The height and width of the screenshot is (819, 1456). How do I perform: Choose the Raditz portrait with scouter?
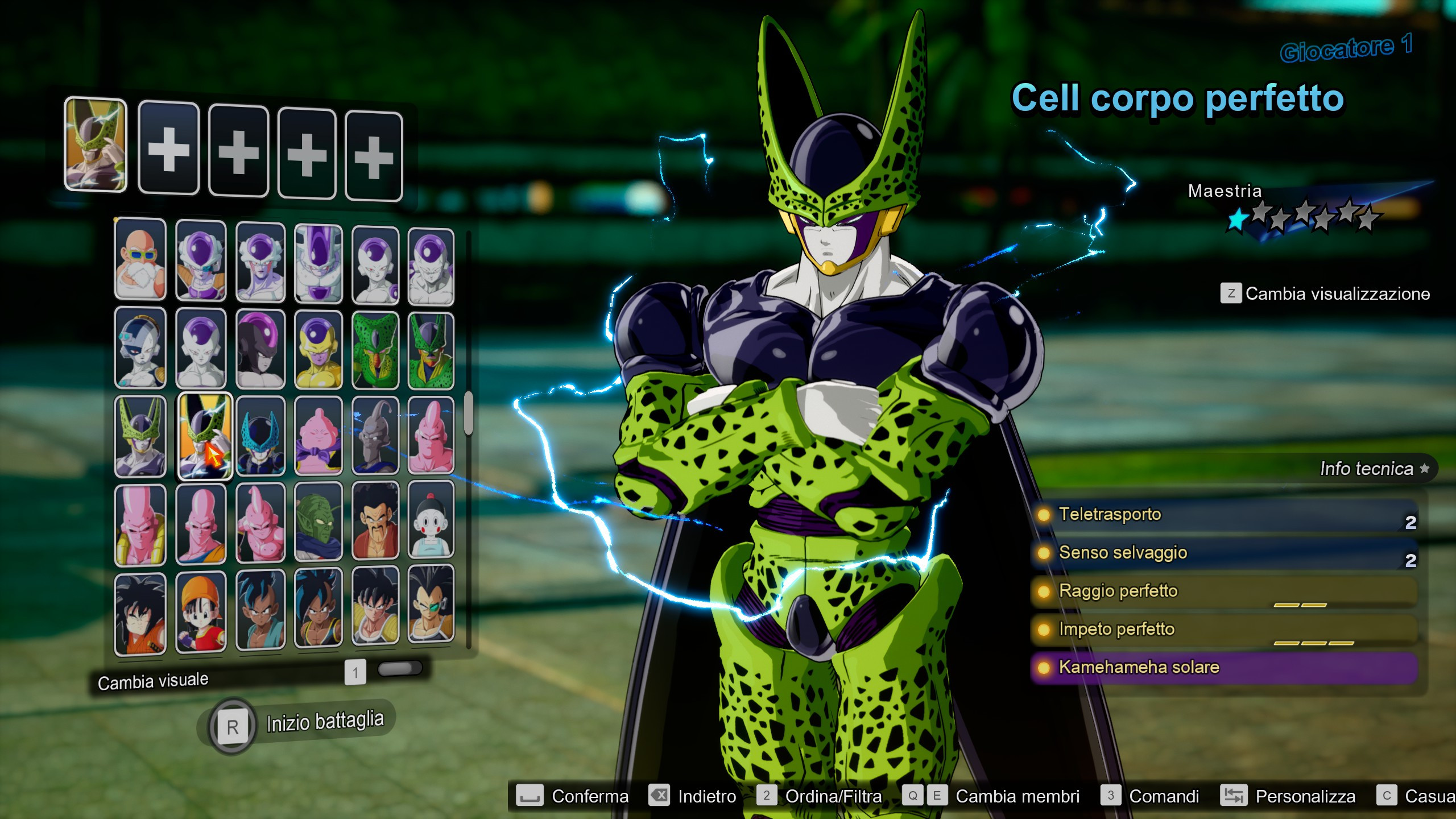431,606
